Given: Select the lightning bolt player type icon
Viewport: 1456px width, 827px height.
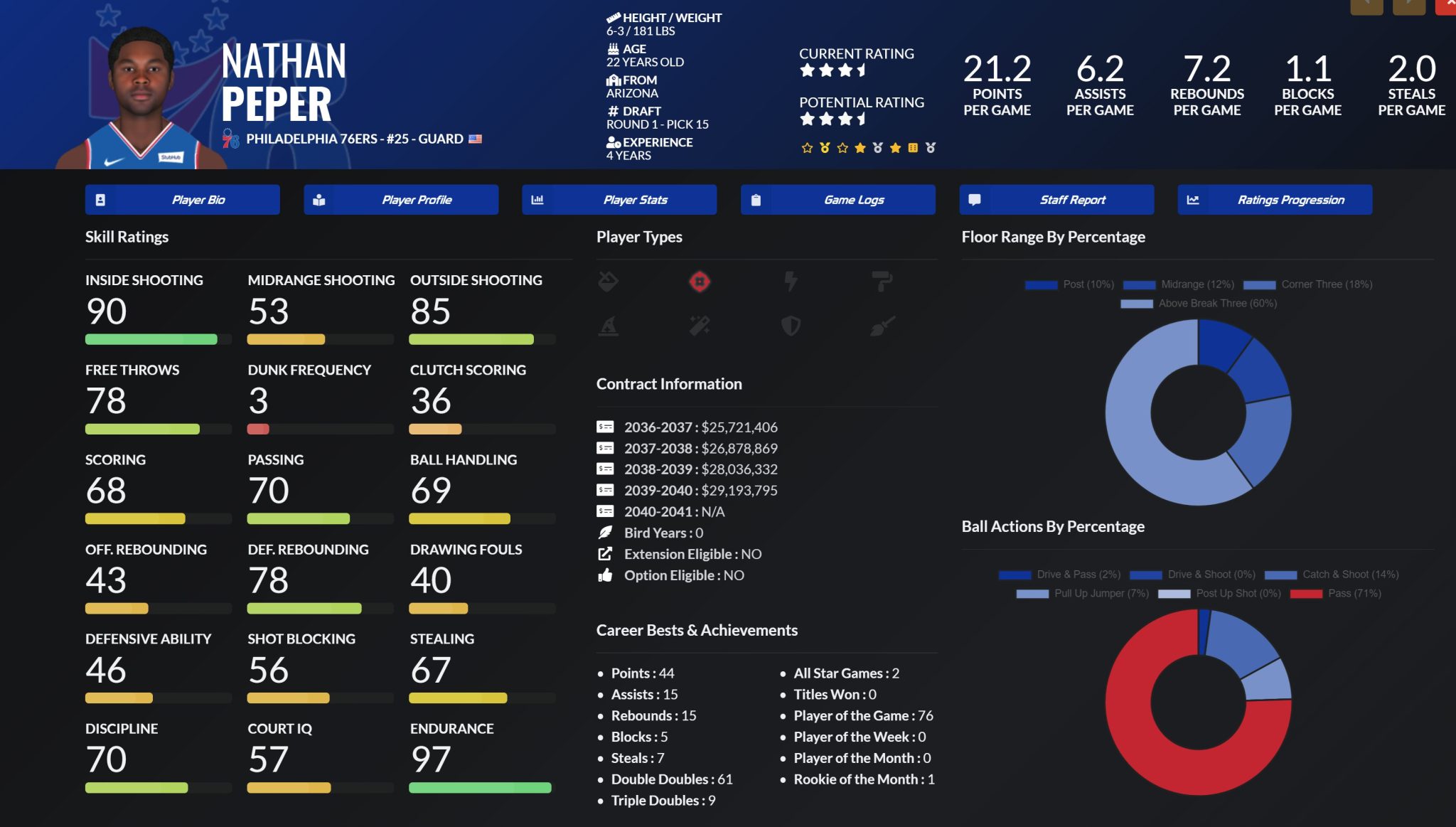Looking at the screenshot, I should point(791,282).
